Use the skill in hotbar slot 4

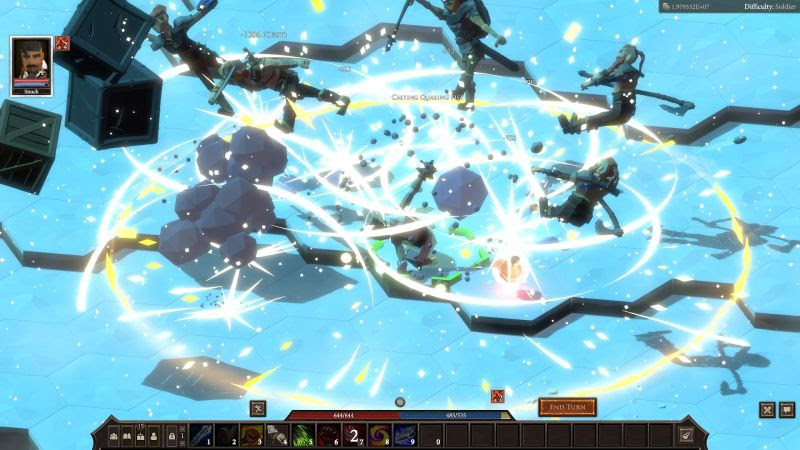[x=277, y=435]
